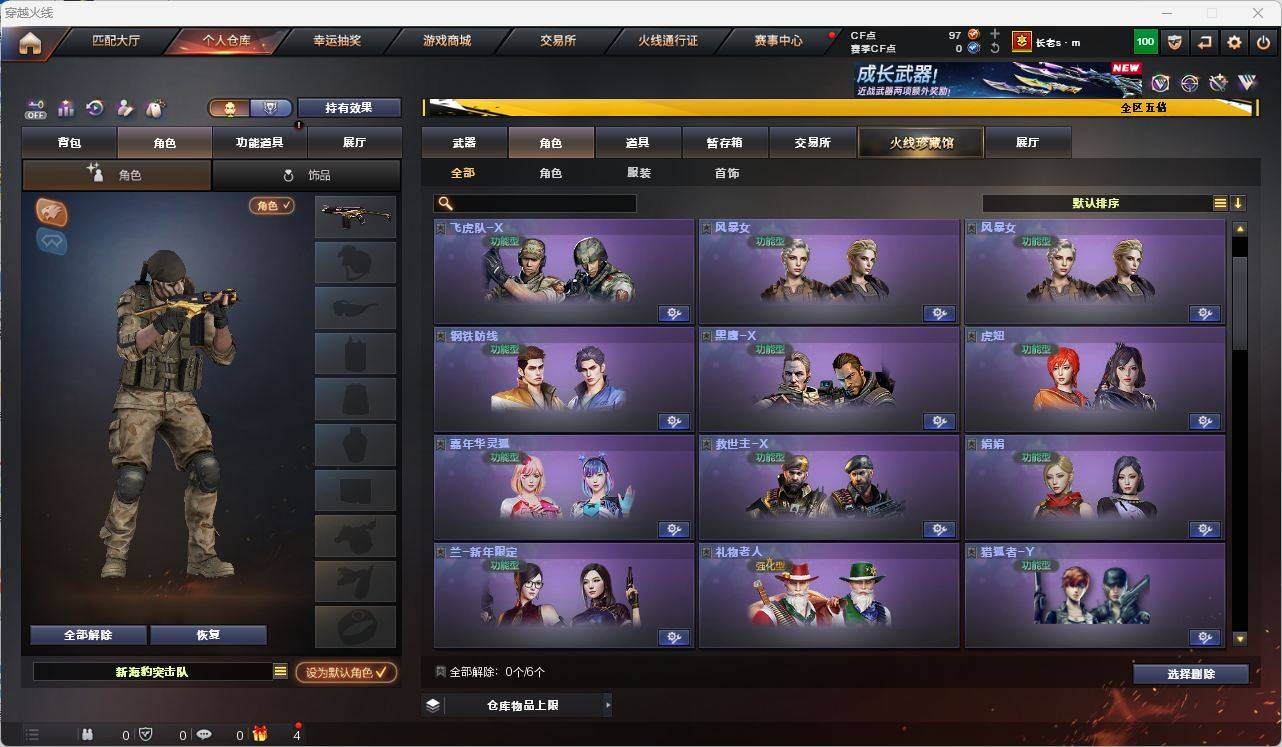Click the friends binoculars icon in bottom bar
Screen dimensions: 1282x747
point(87,734)
